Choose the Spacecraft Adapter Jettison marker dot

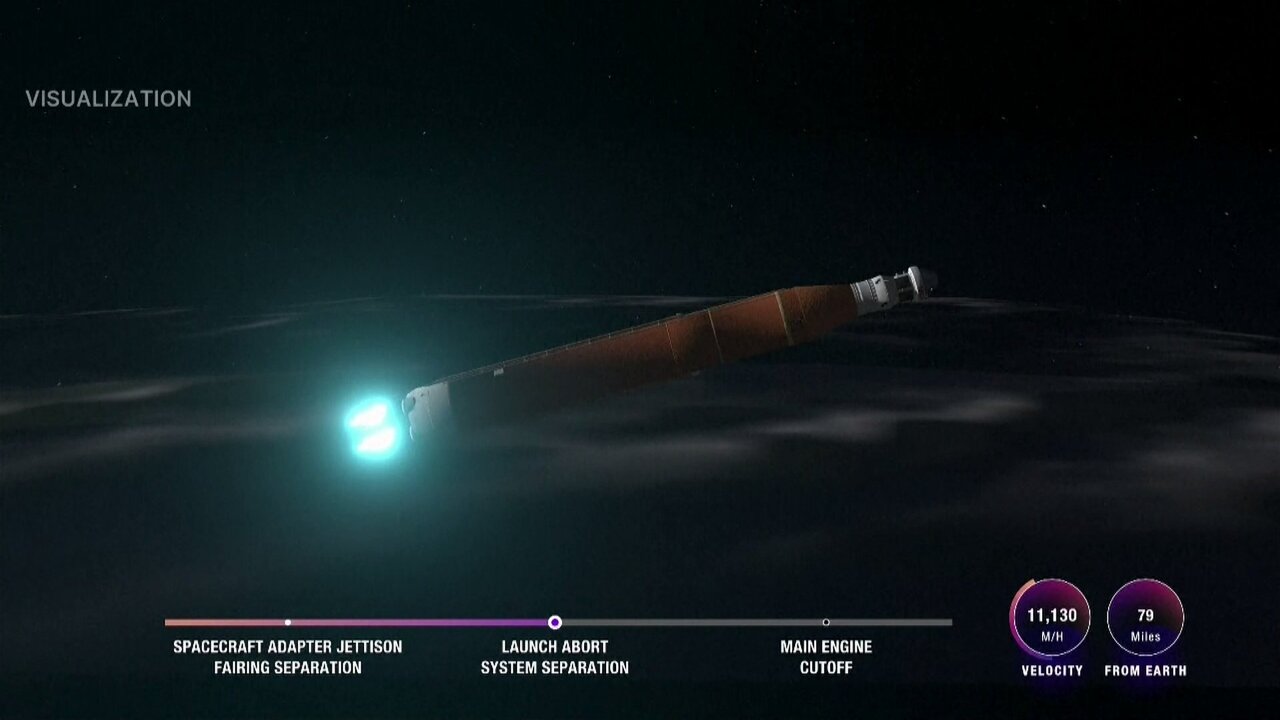click(288, 622)
